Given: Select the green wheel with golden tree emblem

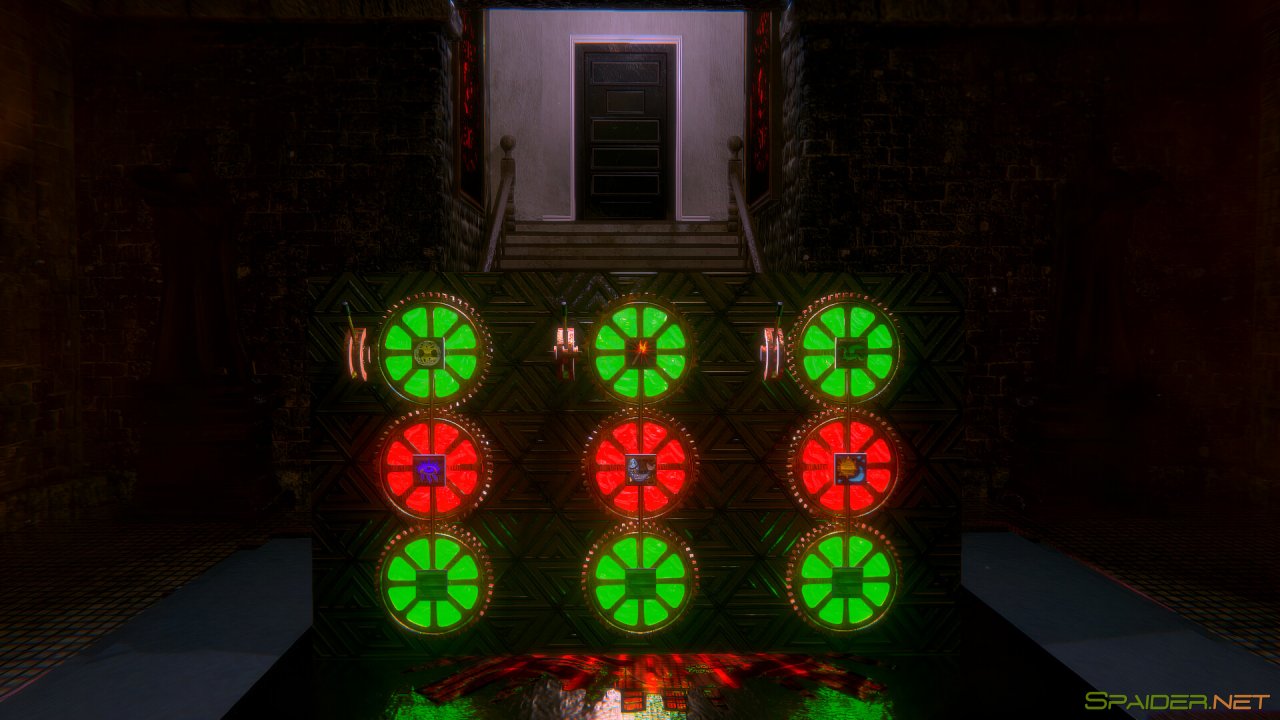Looking at the screenshot, I should (x=431, y=350).
